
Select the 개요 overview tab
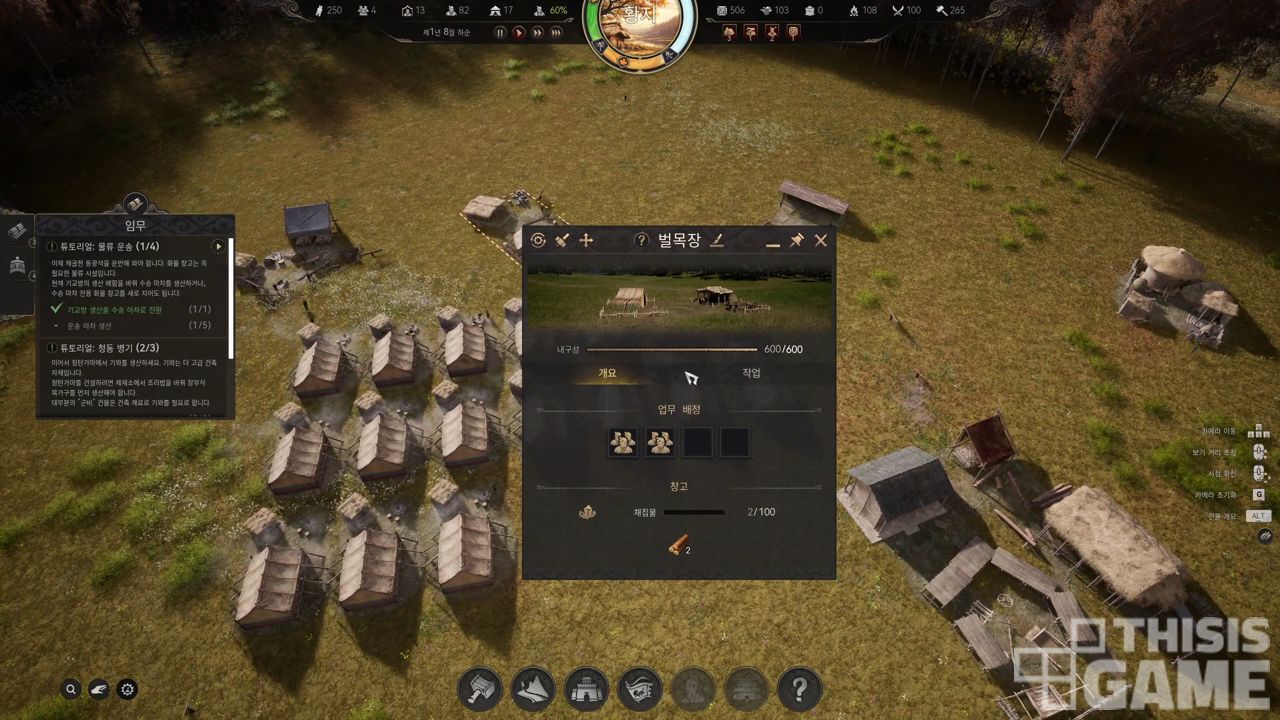coord(607,373)
